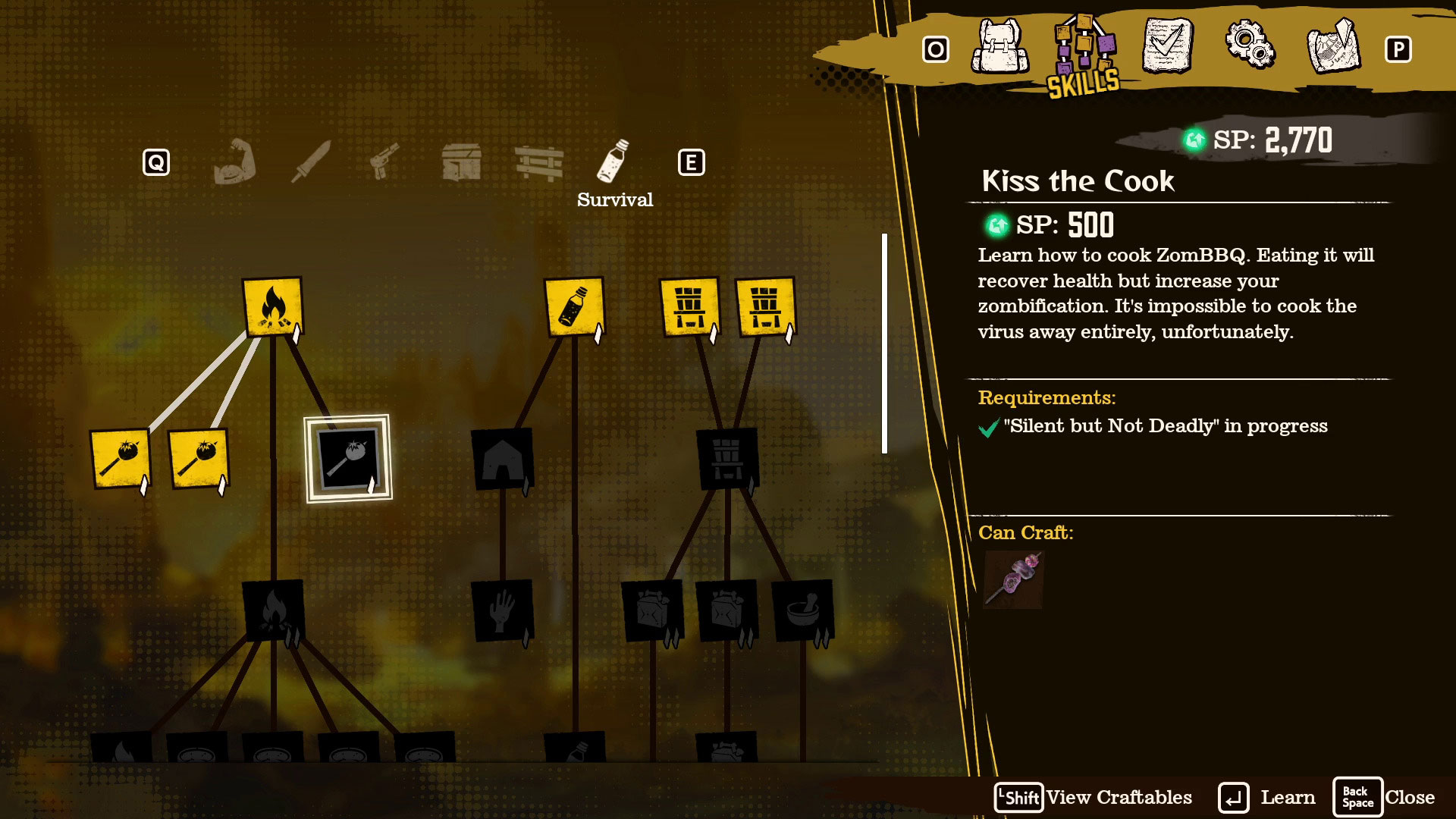The width and height of the screenshot is (1456, 819).
Task: Open the backpack inventory tab
Action: click(1000, 47)
